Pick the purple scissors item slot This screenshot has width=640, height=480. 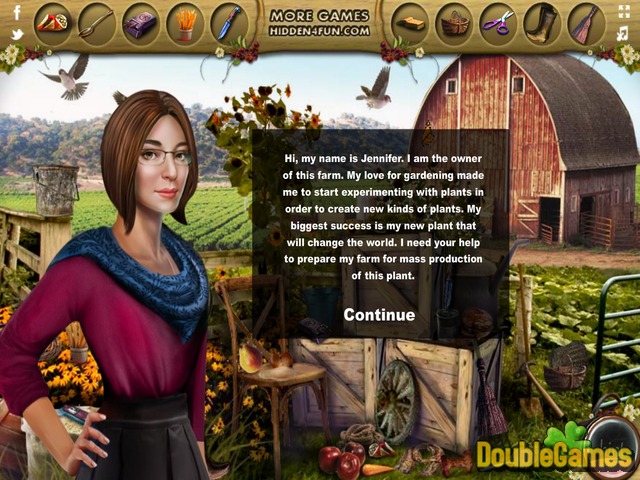pos(498,22)
